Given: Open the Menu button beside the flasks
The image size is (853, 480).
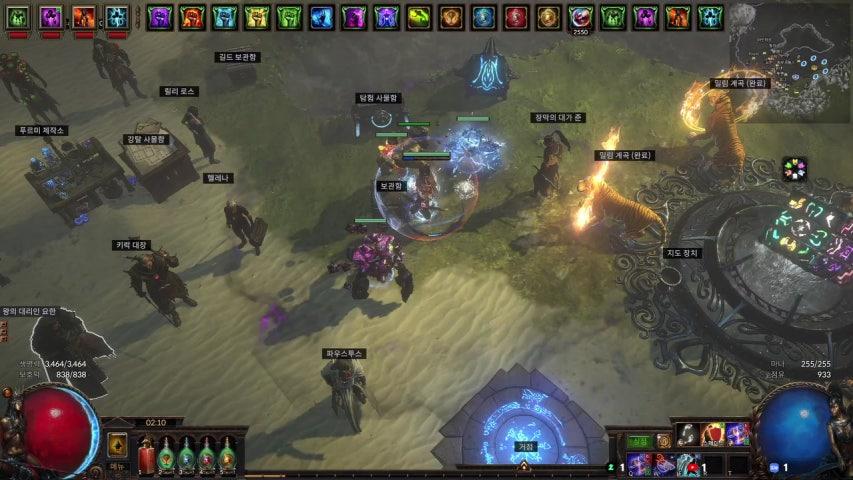Looking at the screenshot, I should pyautogui.click(x=117, y=466).
